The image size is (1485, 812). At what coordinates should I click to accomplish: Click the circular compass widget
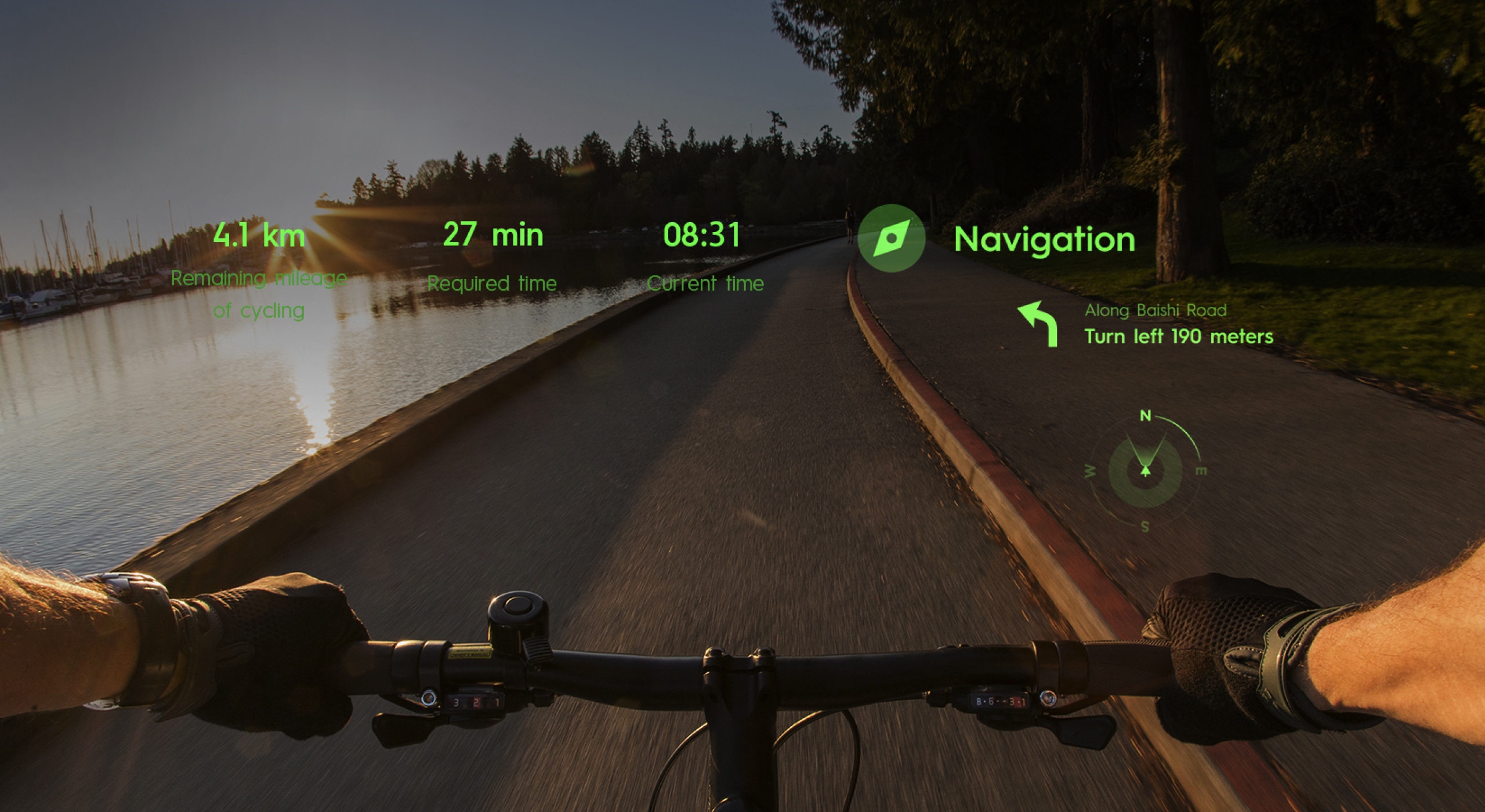point(1145,470)
